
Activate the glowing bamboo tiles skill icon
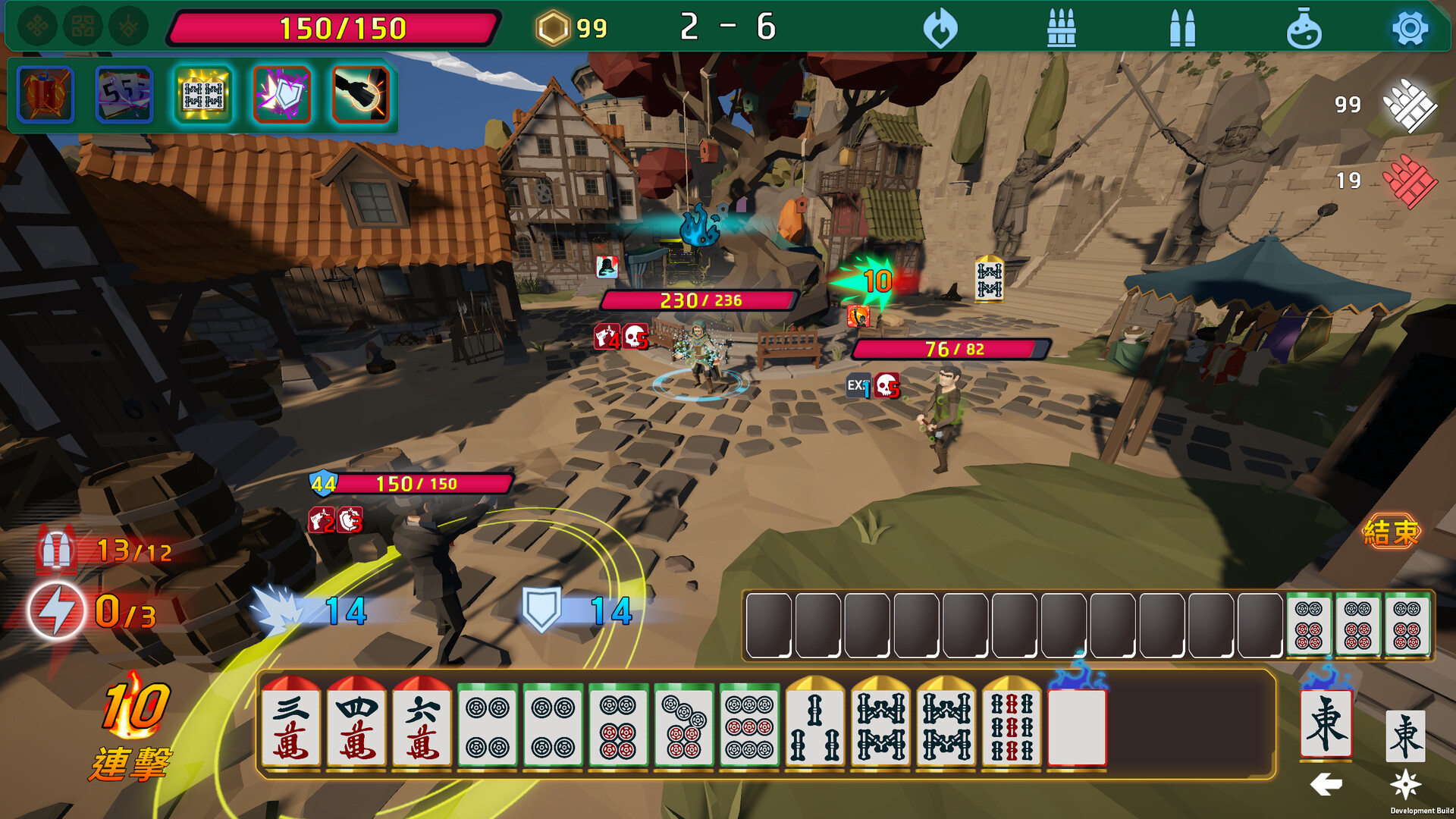point(203,95)
